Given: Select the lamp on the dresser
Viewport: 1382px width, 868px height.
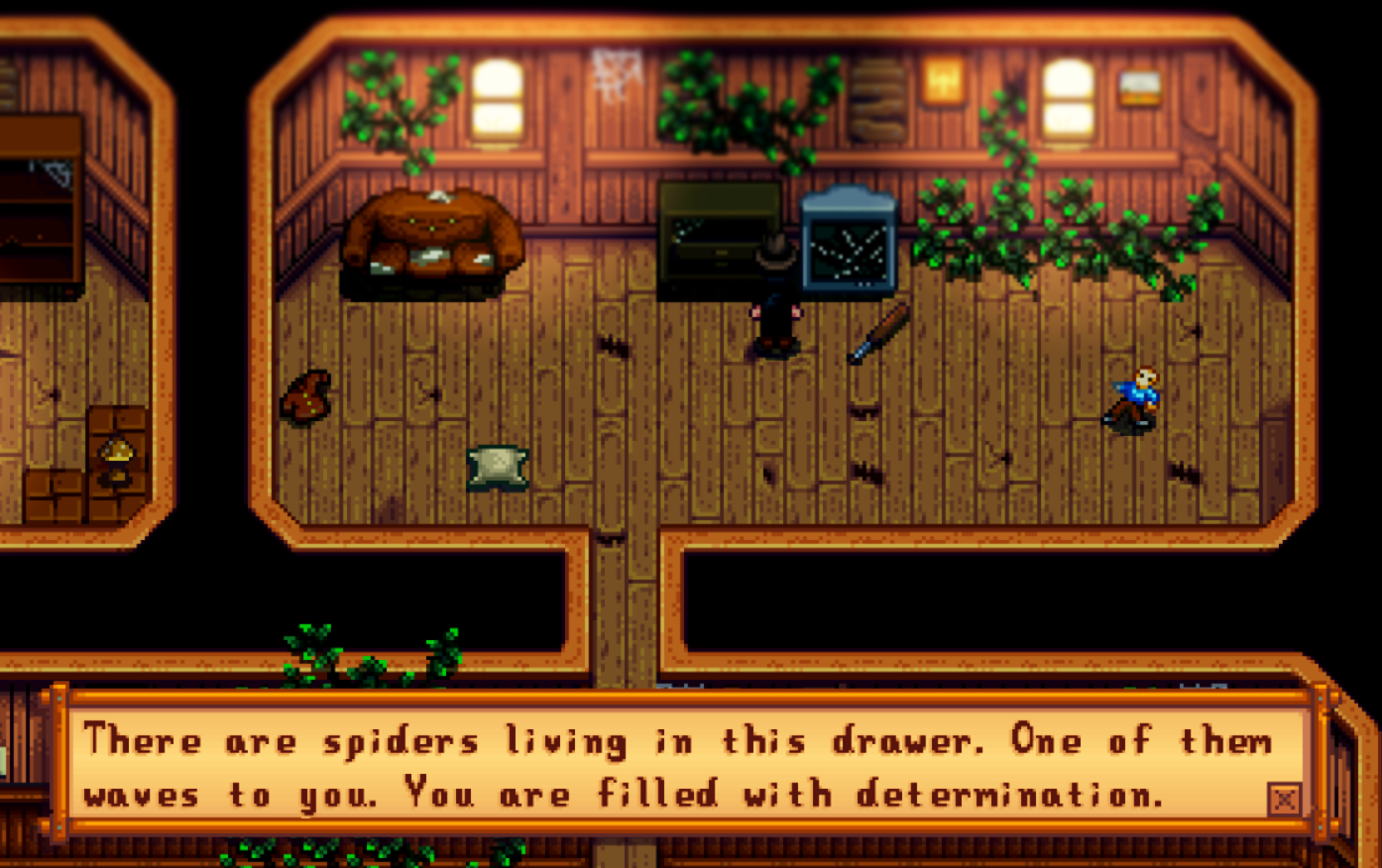Looking at the screenshot, I should click(116, 456).
